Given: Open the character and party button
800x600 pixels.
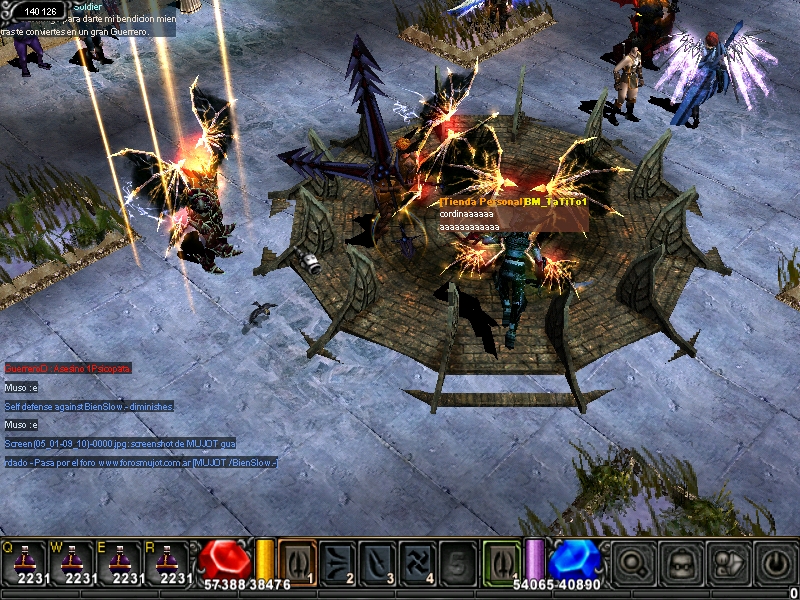Looking at the screenshot, I should pyautogui.click(x=727, y=565).
